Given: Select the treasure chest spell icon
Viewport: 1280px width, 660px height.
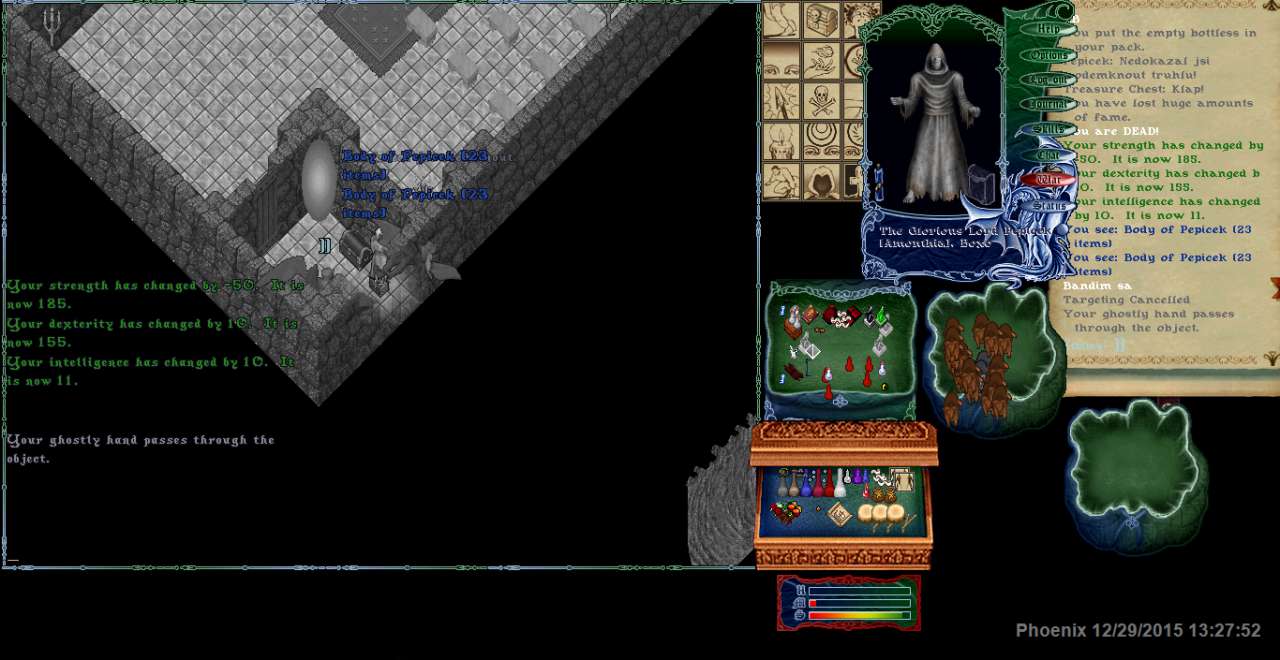Looking at the screenshot, I should [821, 20].
